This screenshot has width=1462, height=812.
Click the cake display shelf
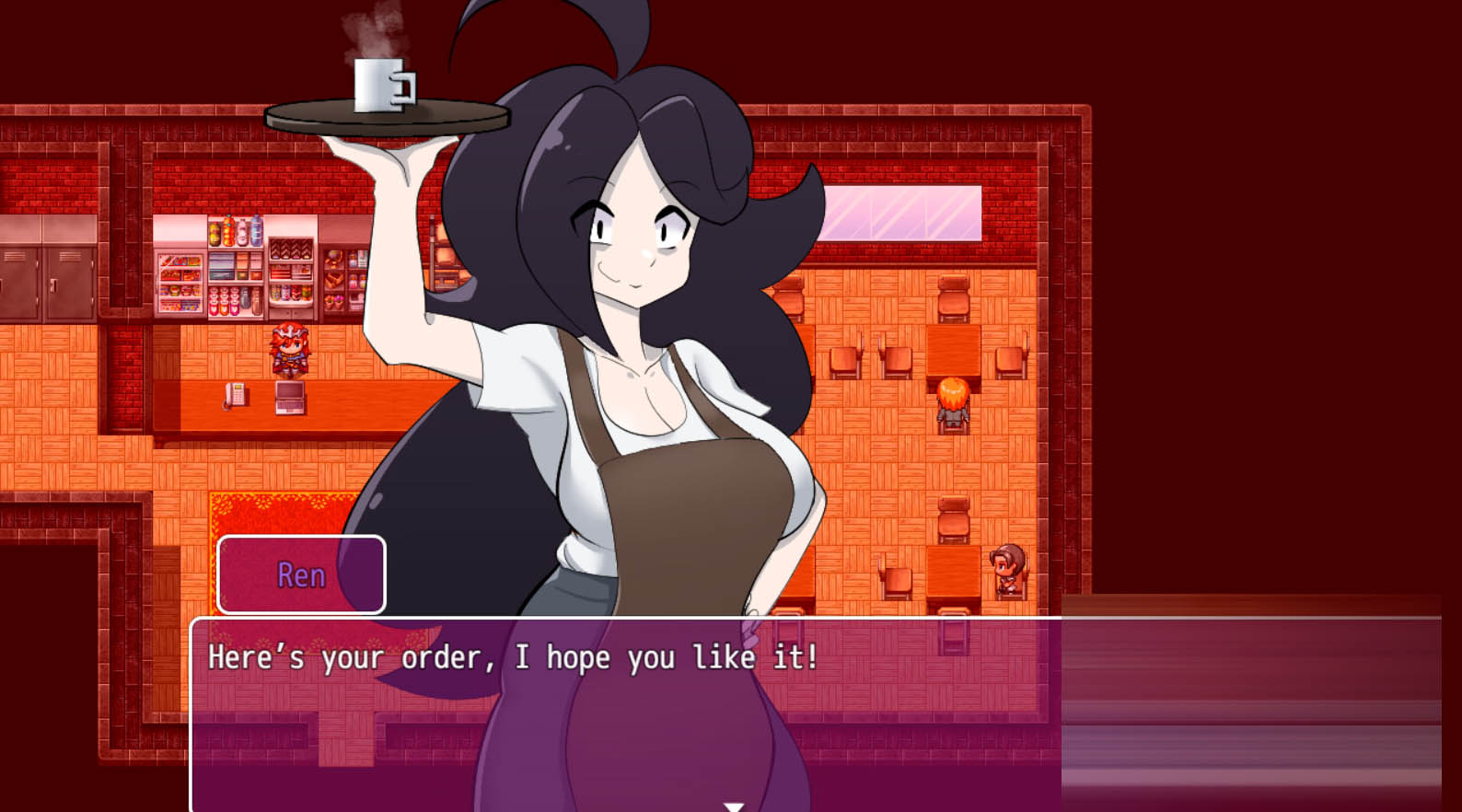290,272
